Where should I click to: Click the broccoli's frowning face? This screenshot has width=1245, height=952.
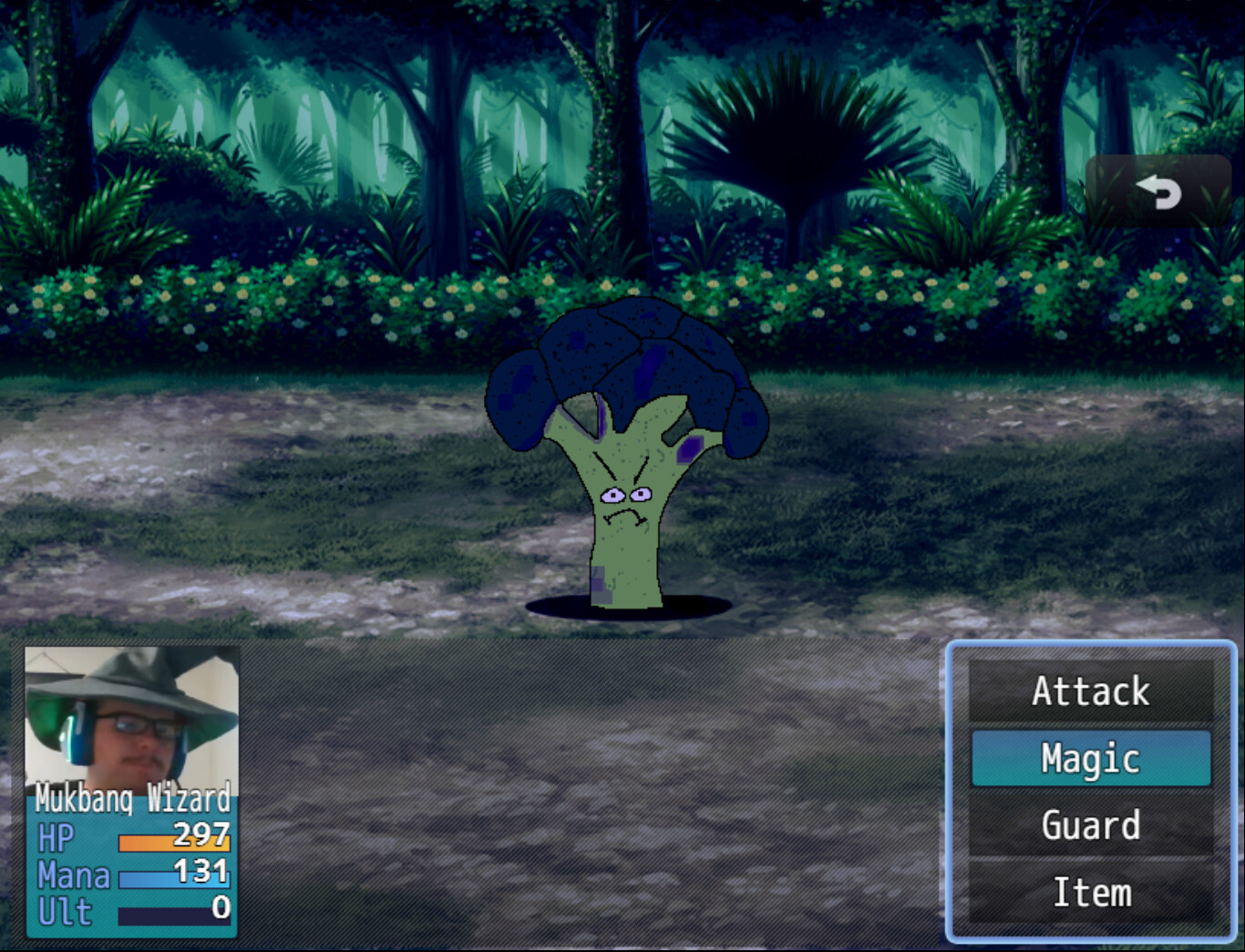click(627, 506)
